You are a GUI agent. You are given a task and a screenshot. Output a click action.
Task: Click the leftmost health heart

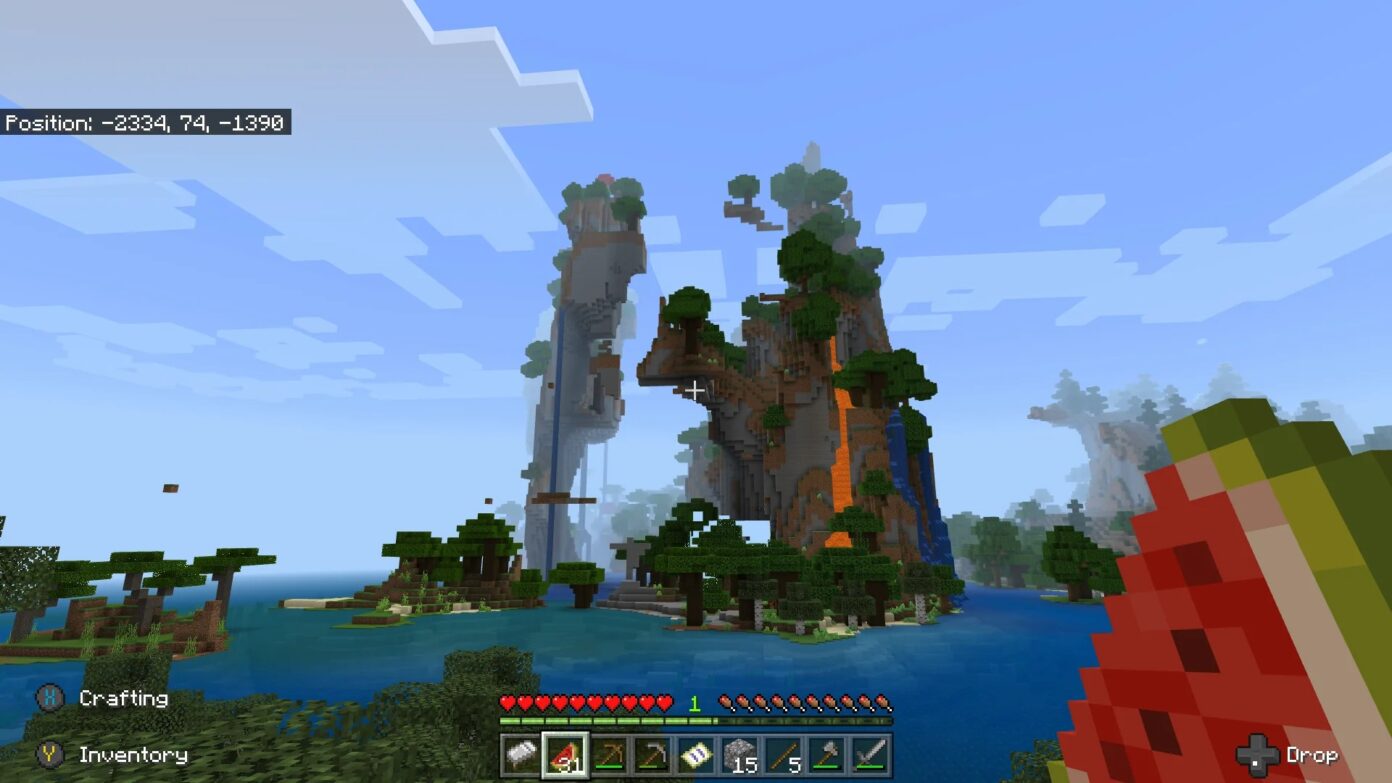tap(509, 704)
